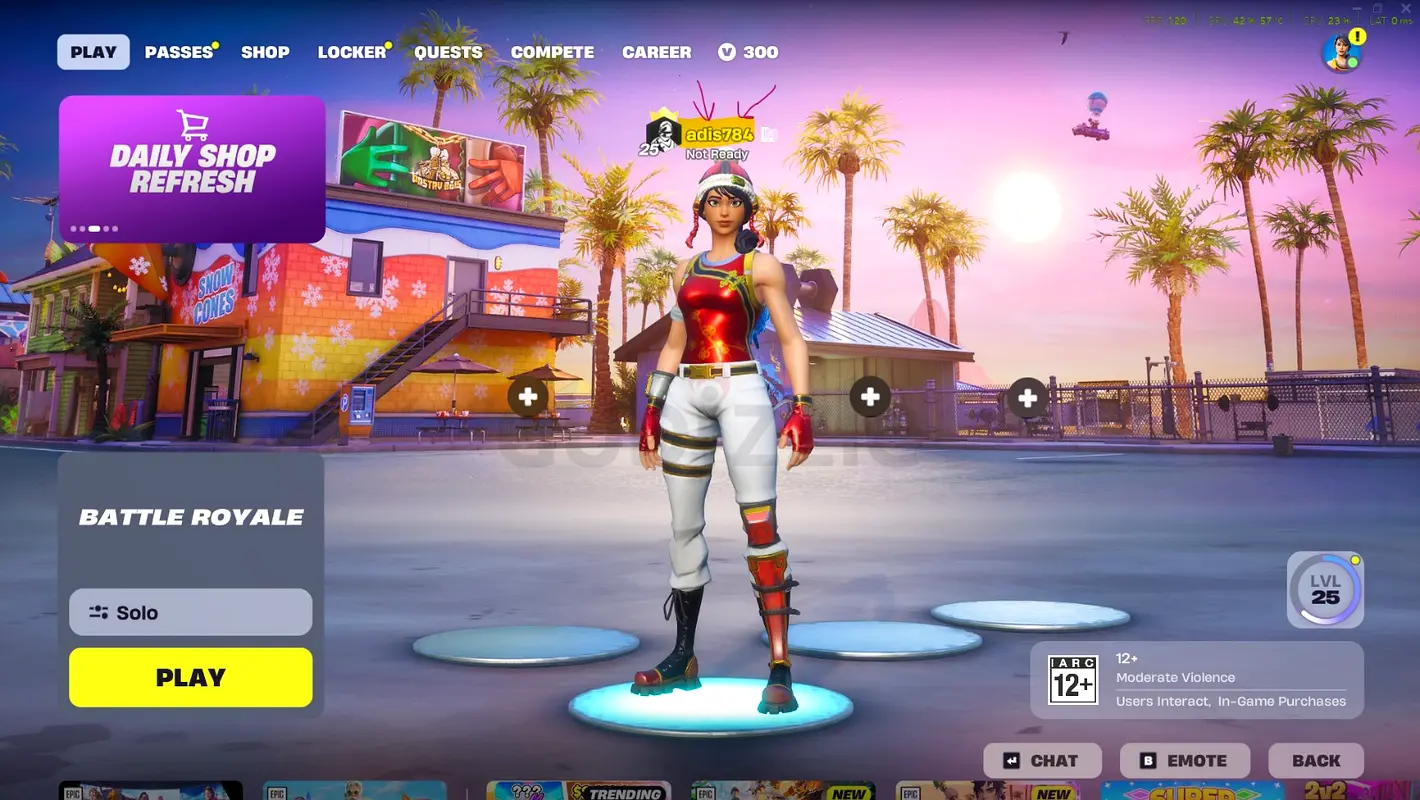Click the 300 V-Bucks balance

(x=748, y=52)
